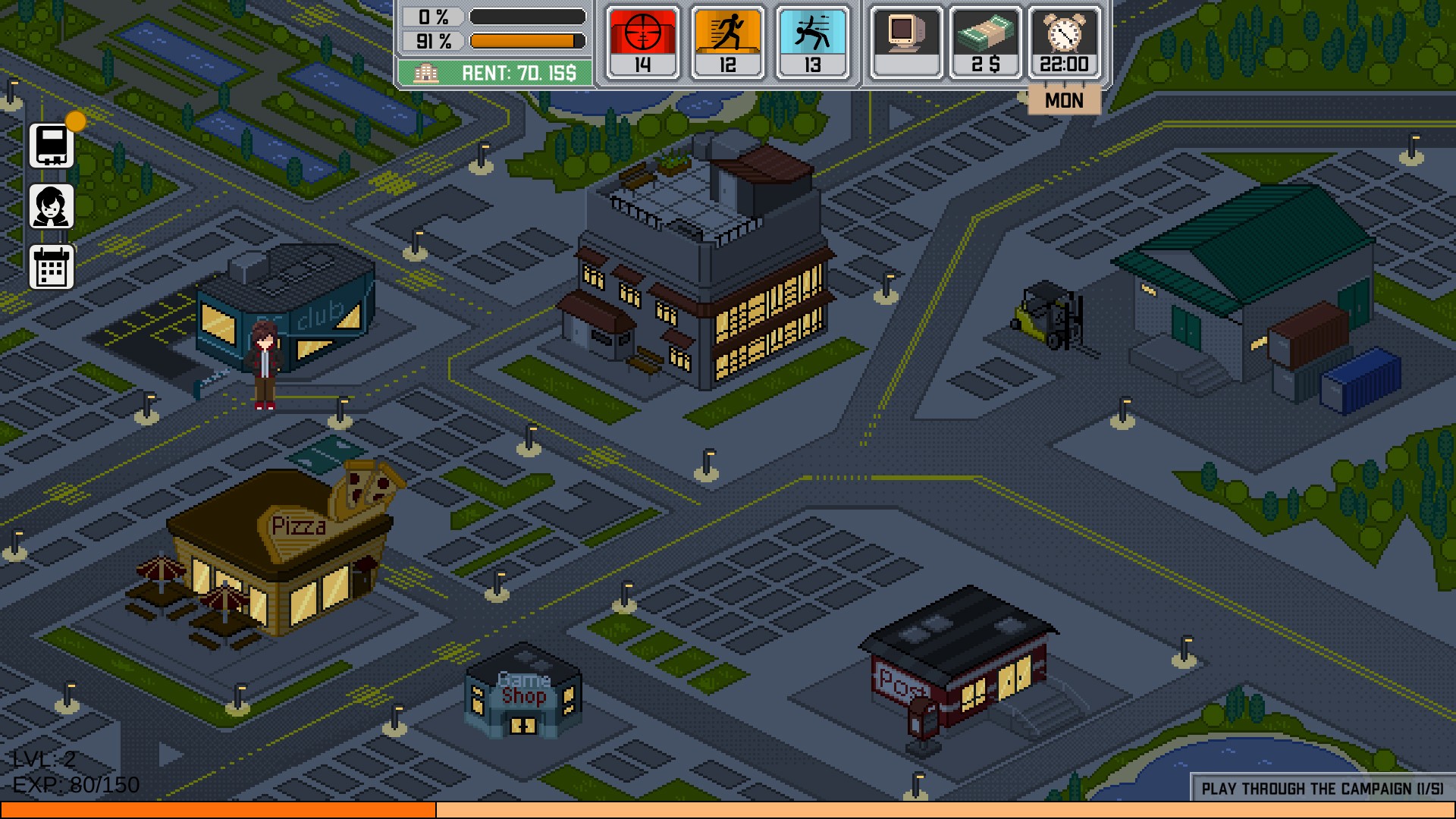This screenshot has width=1456, height=819.
Task: Select the red crosshair accuracy stat
Action: (x=642, y=42)
